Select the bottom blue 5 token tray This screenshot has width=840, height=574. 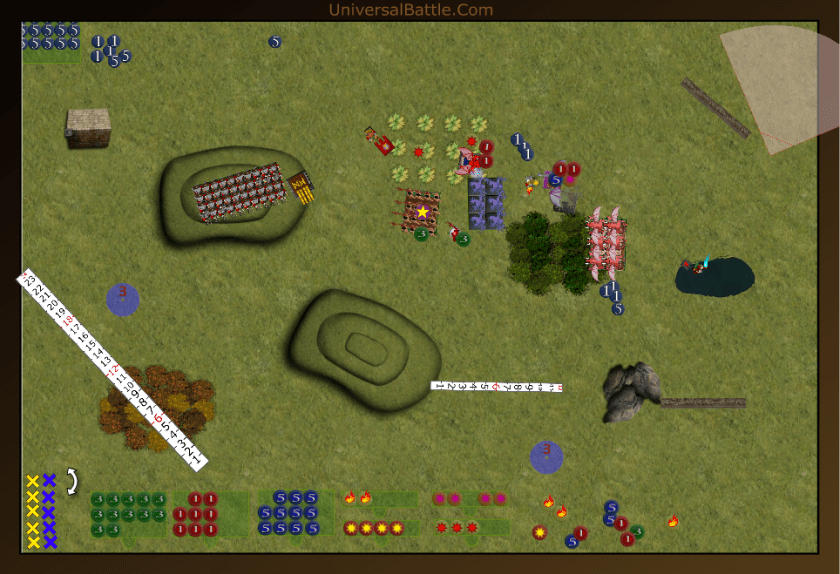click(294, 514)
